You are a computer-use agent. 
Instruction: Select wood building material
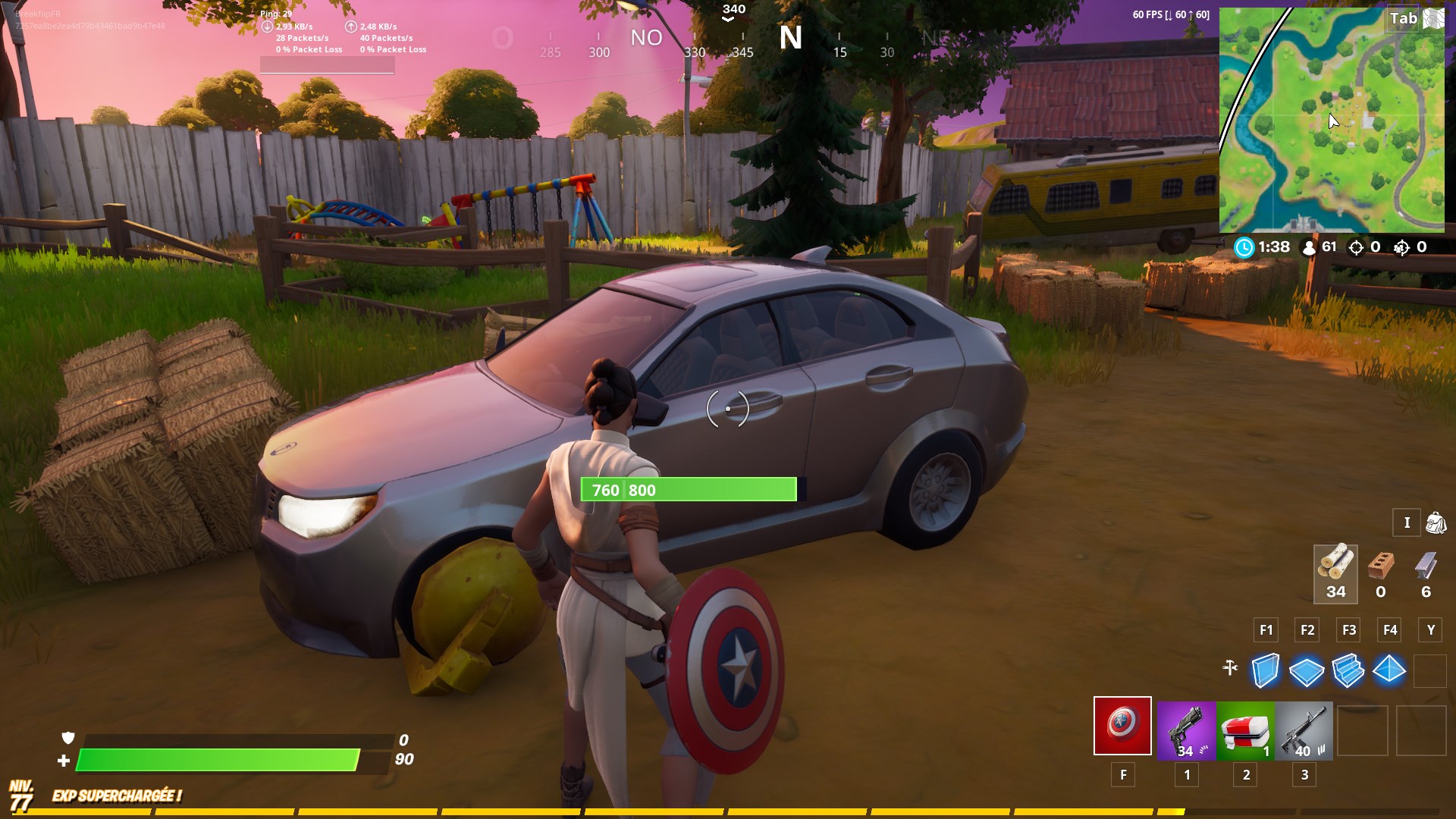[x=1335, y=573]
